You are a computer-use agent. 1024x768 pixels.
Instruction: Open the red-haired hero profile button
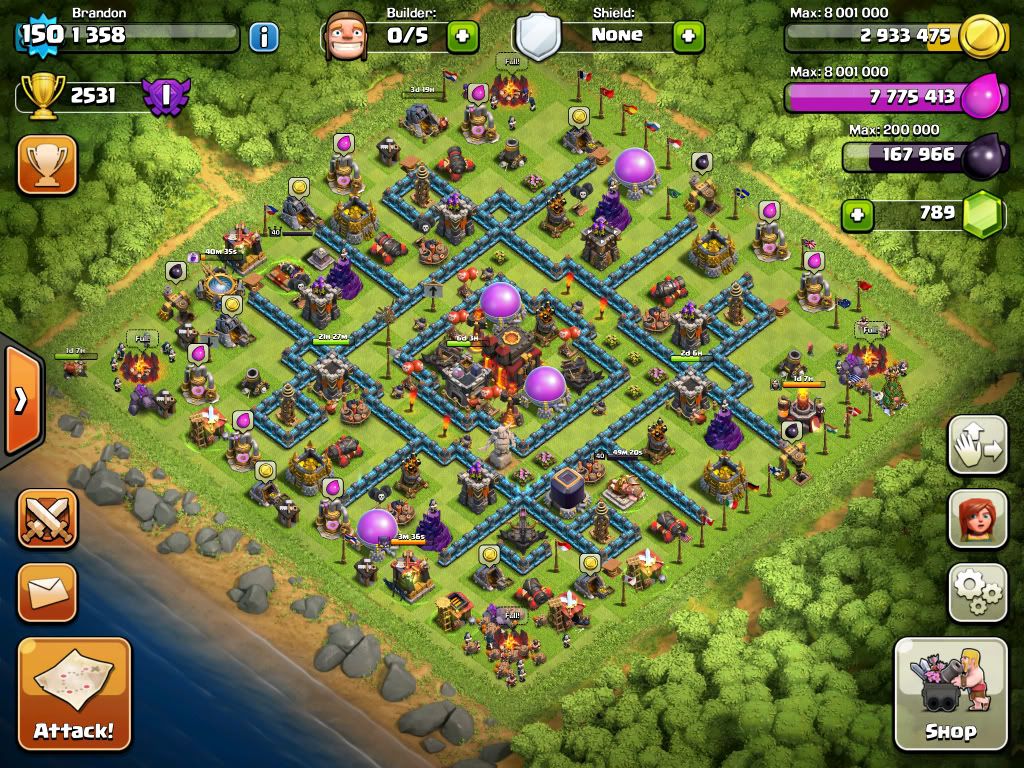977,519
